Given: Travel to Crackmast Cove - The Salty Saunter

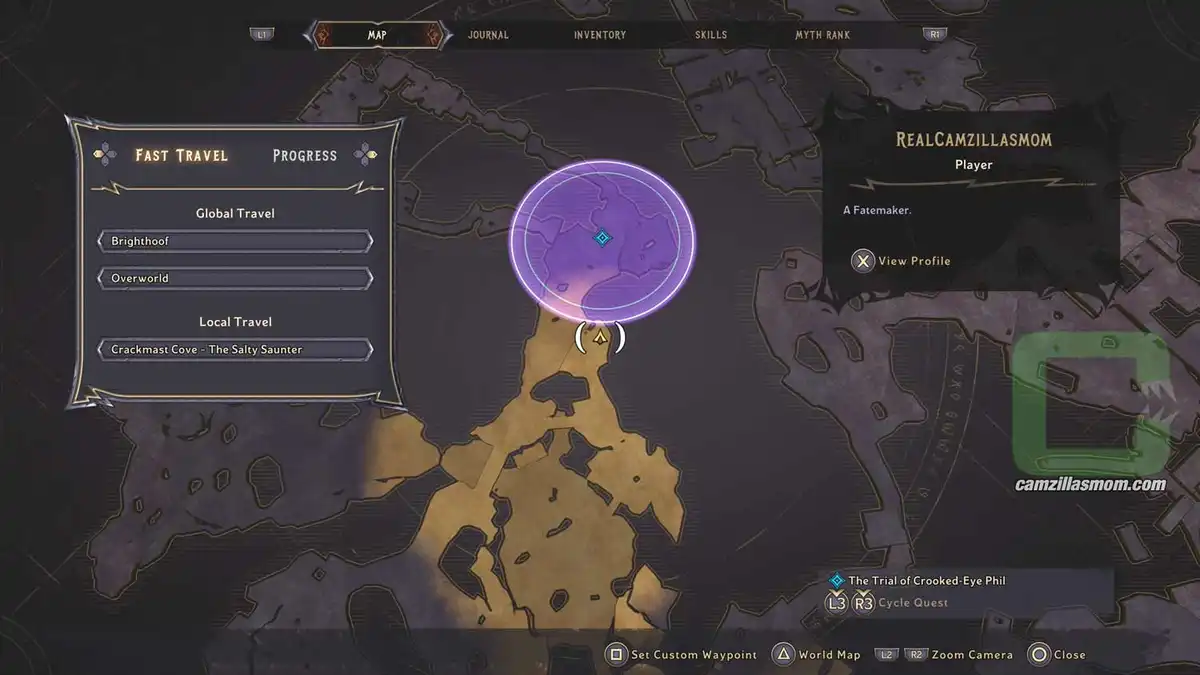Looking at the screenshot, I should (x=236, y=350).
